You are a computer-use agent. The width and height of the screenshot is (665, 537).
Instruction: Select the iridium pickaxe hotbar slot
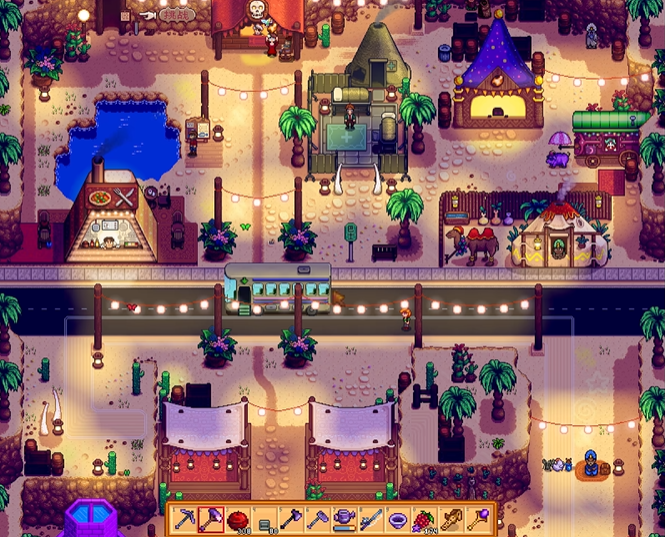click(184, 518)
